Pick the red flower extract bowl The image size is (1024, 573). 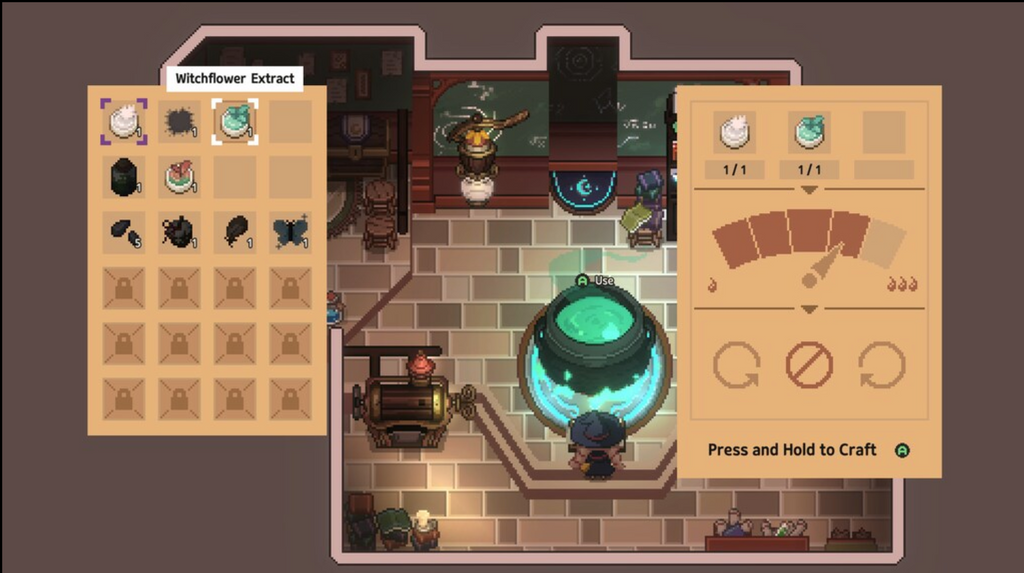pos(180,177)
